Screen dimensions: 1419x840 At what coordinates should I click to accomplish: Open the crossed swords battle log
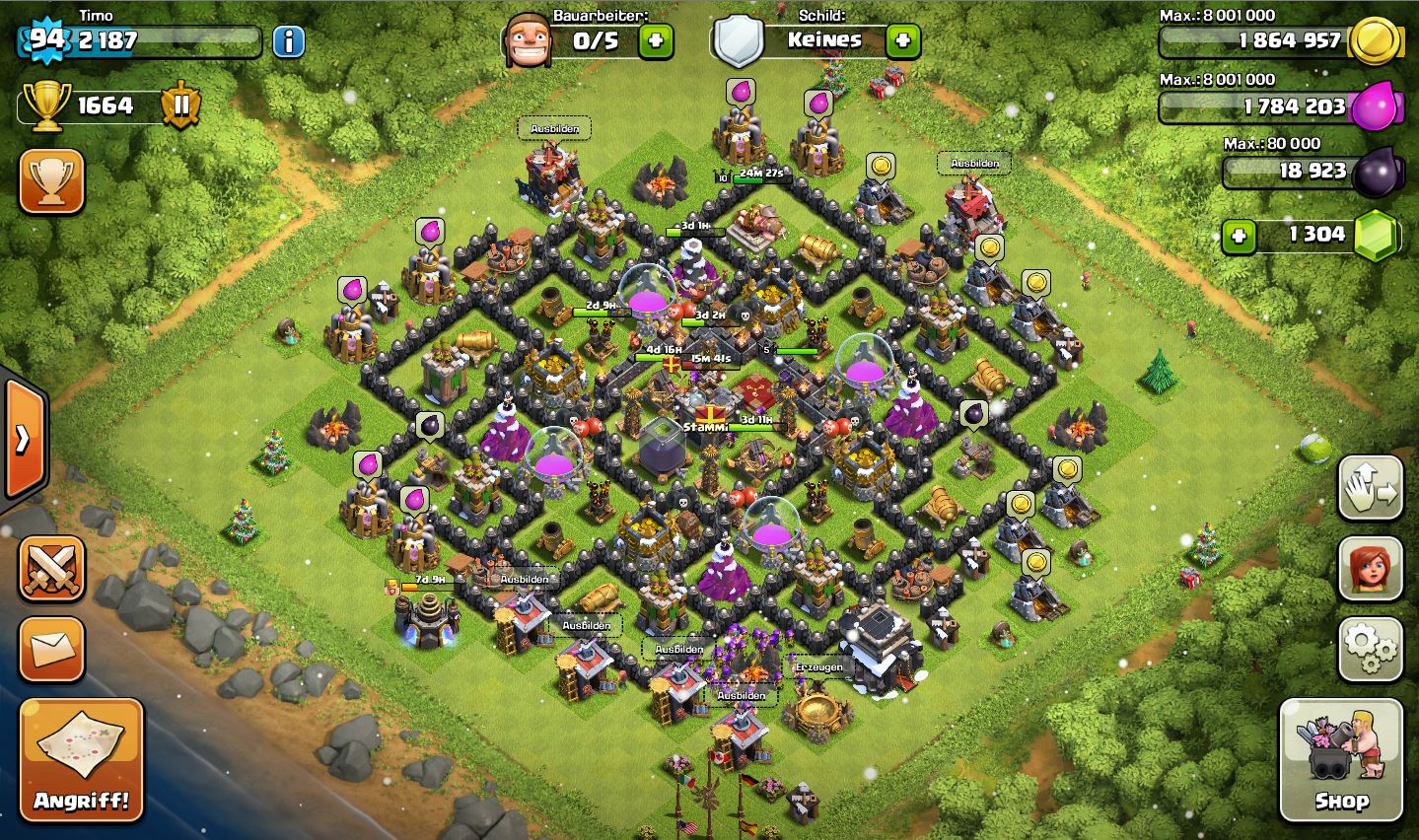click(x=51, y=569)
